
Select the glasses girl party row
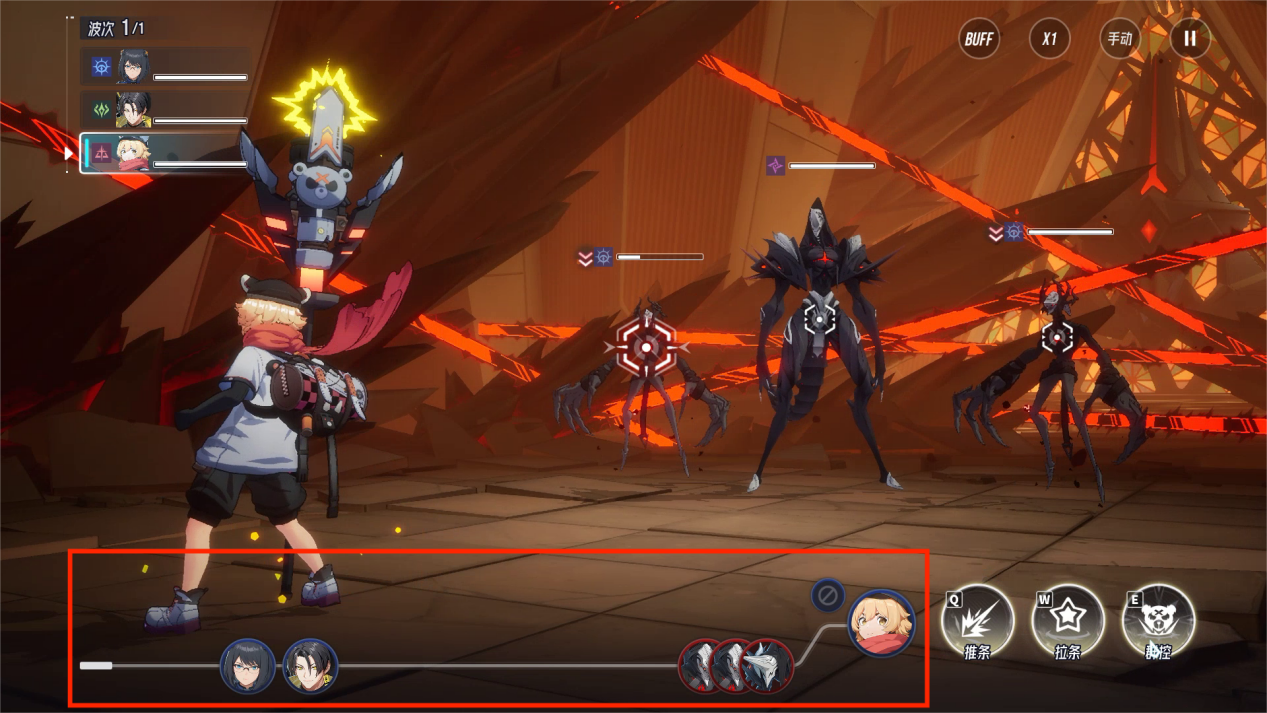(165, 67)
